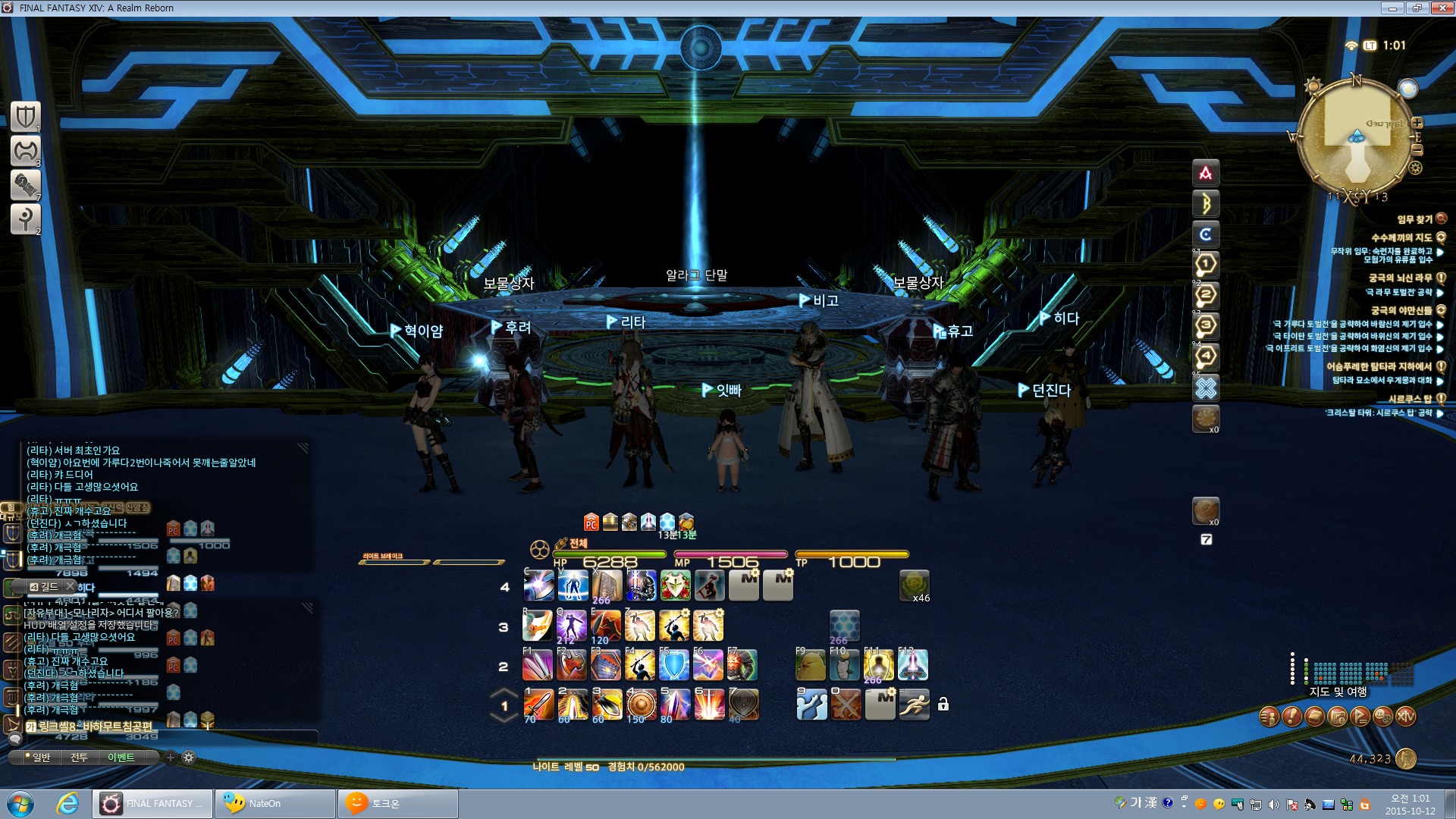1456x819 pixels.
Task: Click the blue cross marker button
Action: coord(1206,388)
